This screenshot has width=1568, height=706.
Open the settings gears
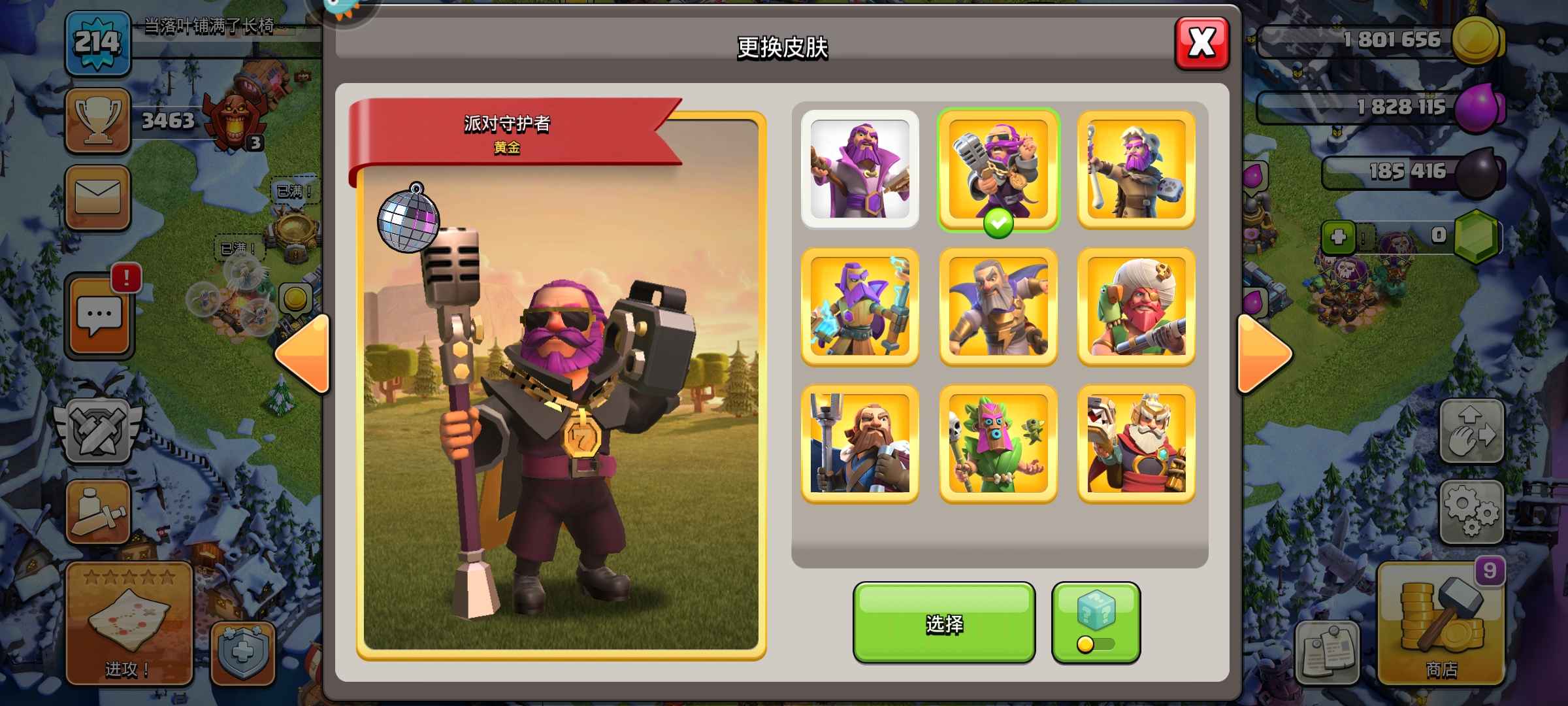1471,512
